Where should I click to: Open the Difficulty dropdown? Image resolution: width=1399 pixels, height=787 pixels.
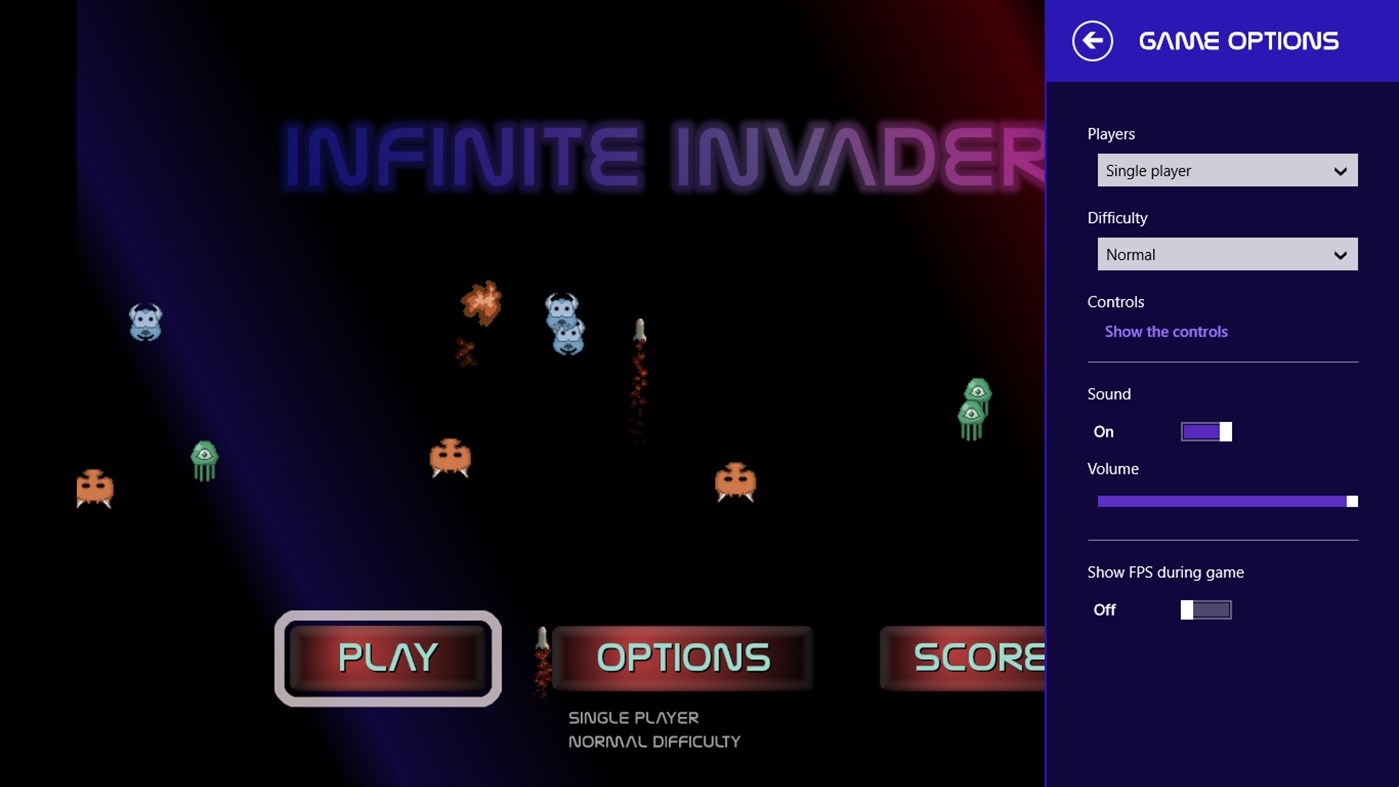(1227, 254)
